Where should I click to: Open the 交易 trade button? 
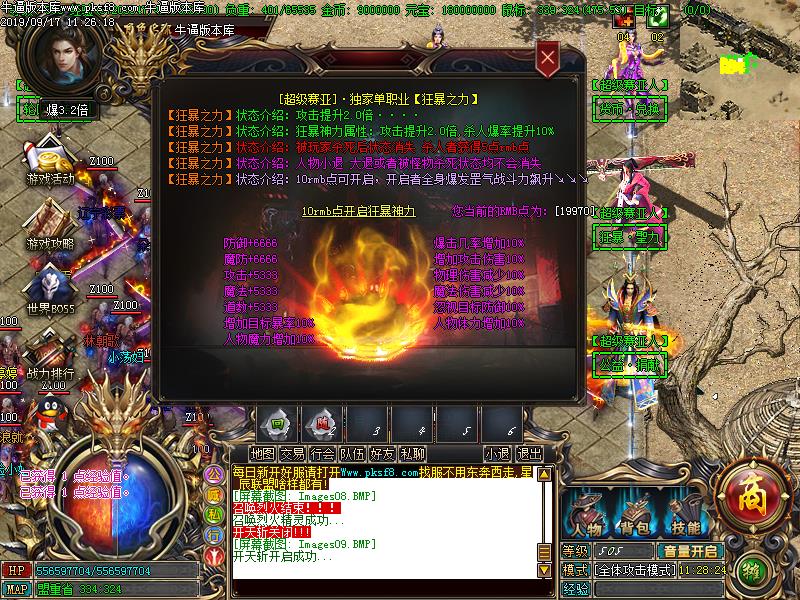point(292,454)
